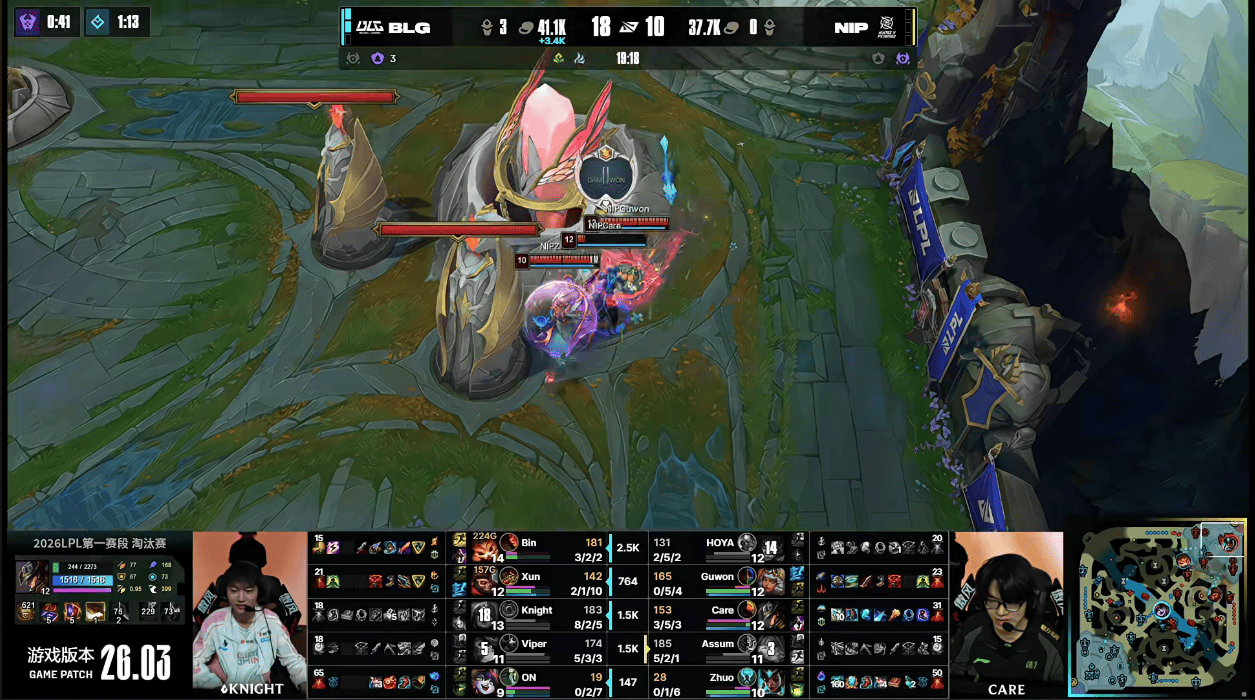This screenshot has height=700, width=1255.
Task: Click the 1:13 dragon timer icon
Action: [99, 21]
